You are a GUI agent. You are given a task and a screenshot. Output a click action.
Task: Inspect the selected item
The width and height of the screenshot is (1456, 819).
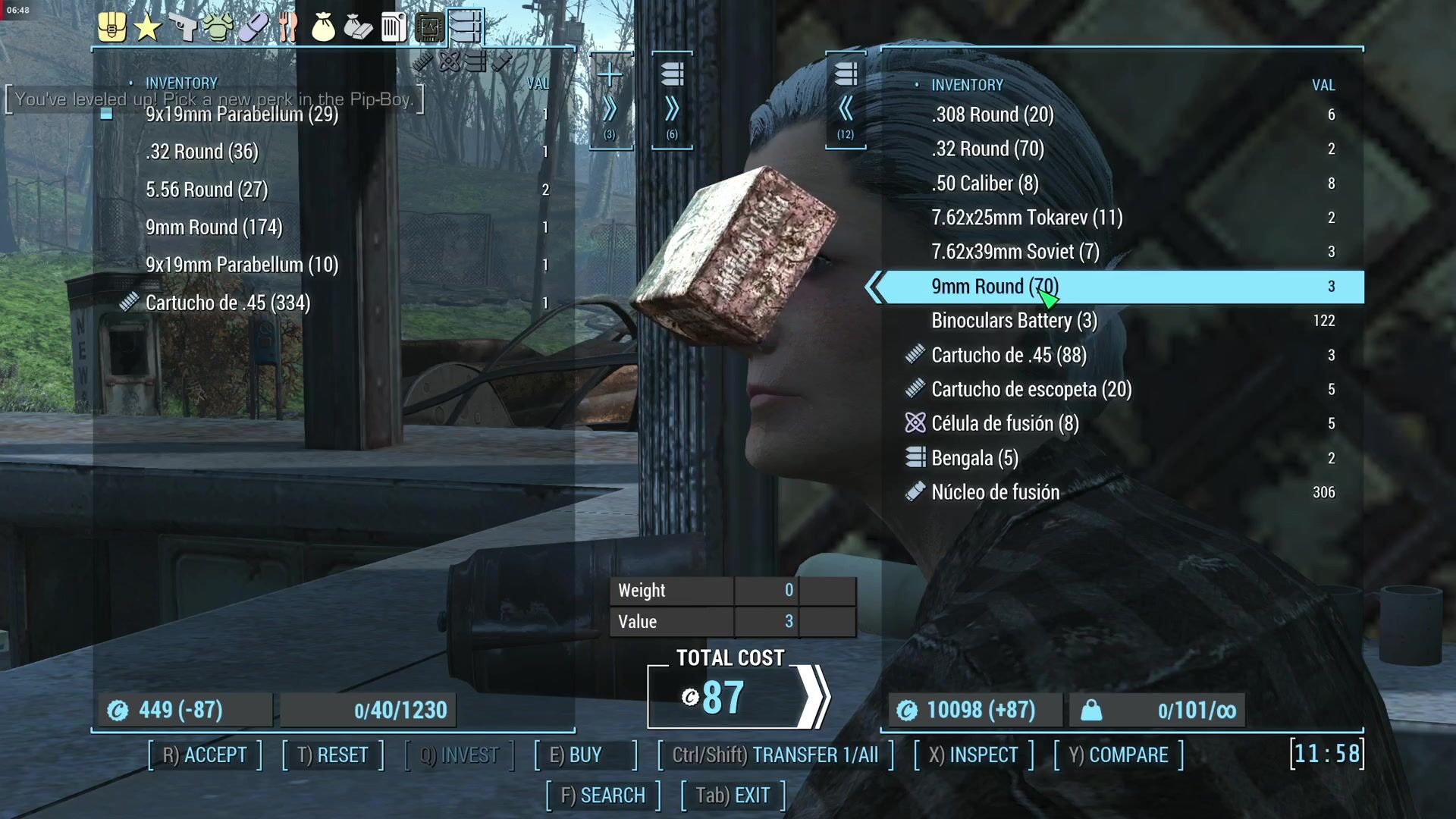pos(974,755)
